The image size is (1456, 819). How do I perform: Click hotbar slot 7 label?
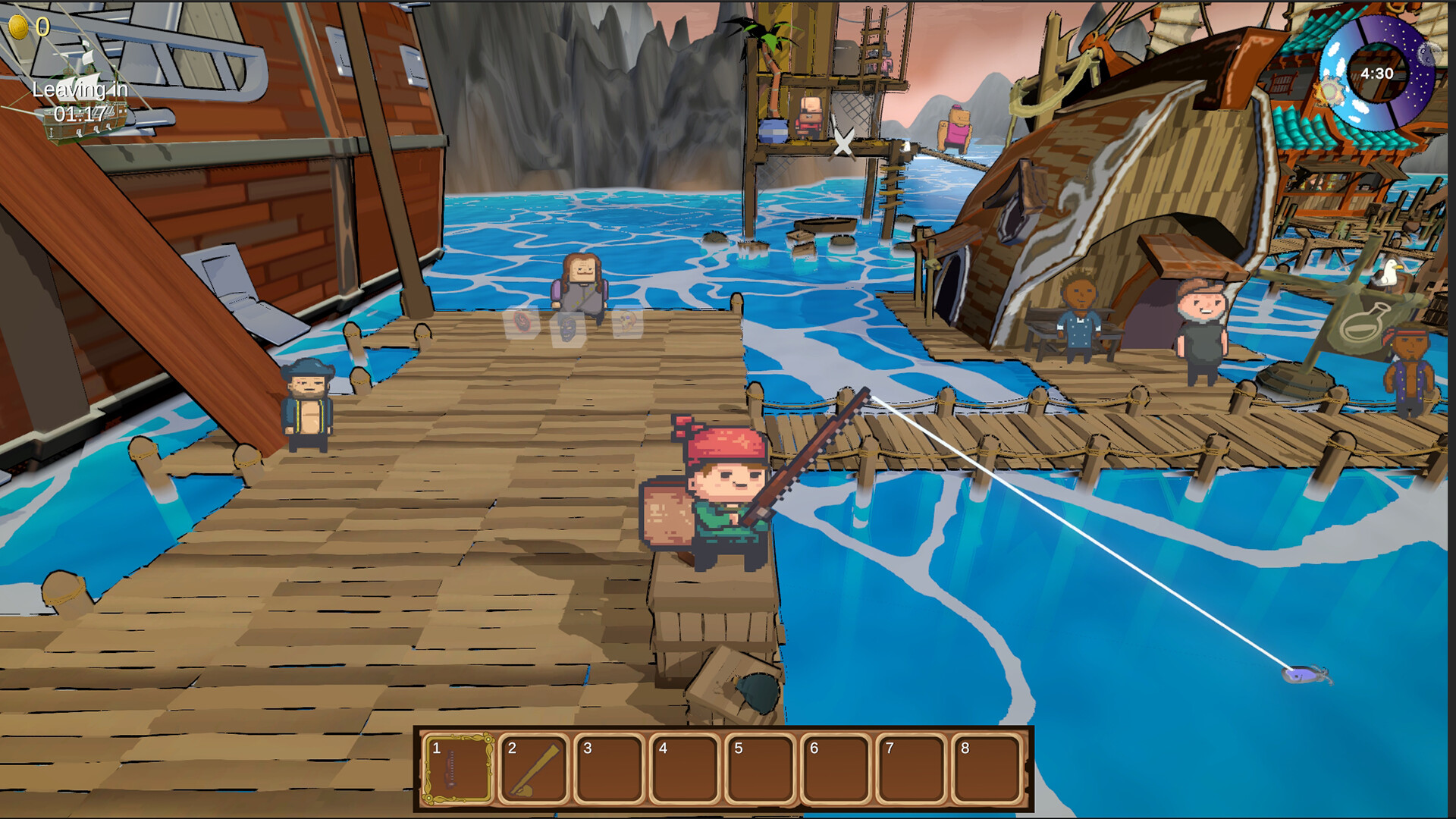click(889, 749)
